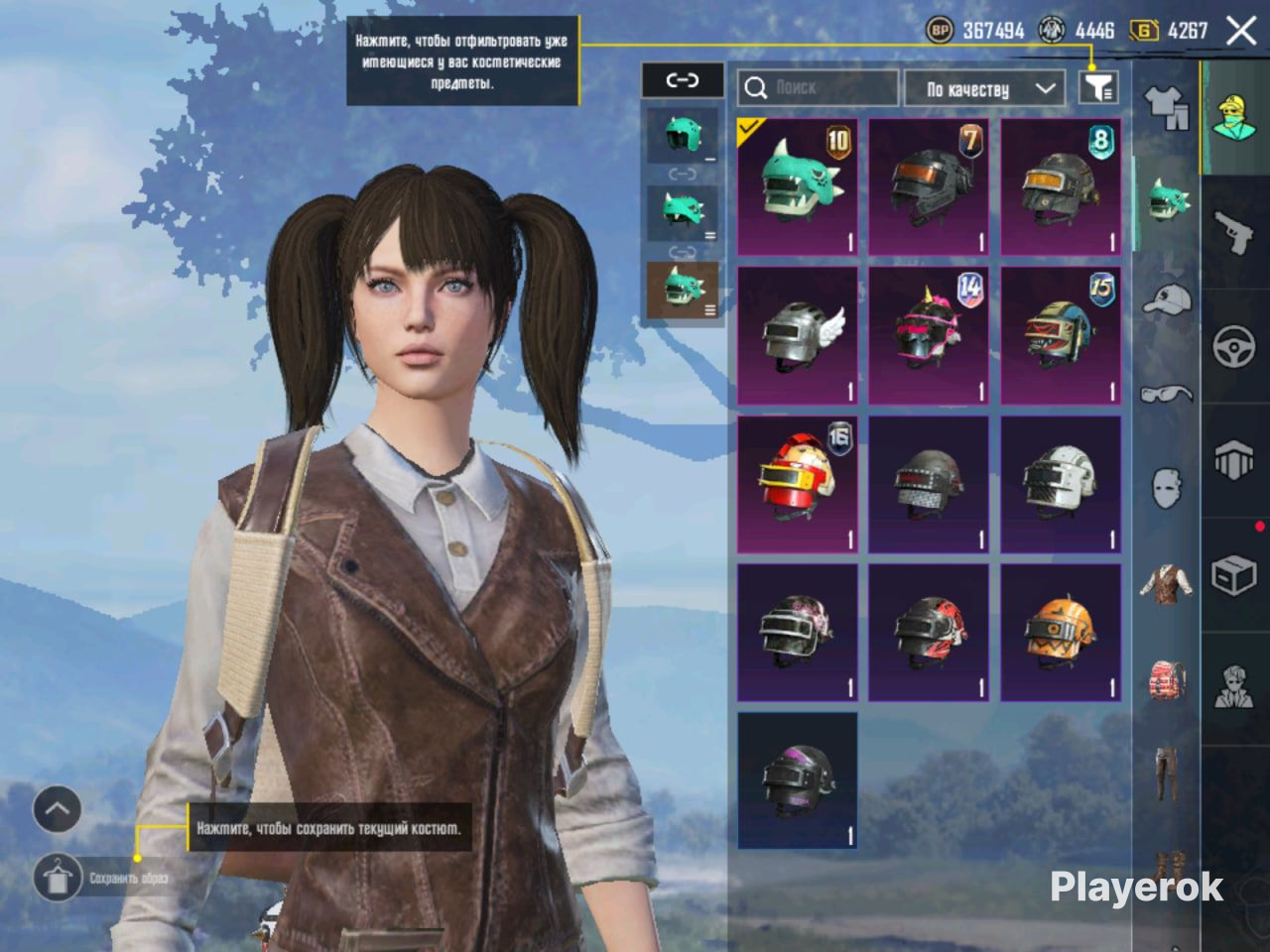Toggle the owned cosmetics filter

[1097, 88]
